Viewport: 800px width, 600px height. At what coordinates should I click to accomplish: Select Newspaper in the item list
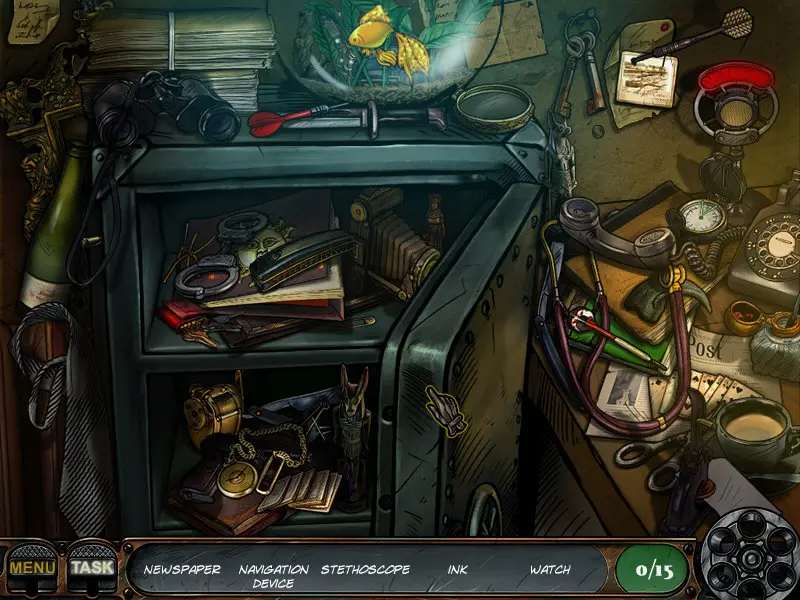coord(180,569)
